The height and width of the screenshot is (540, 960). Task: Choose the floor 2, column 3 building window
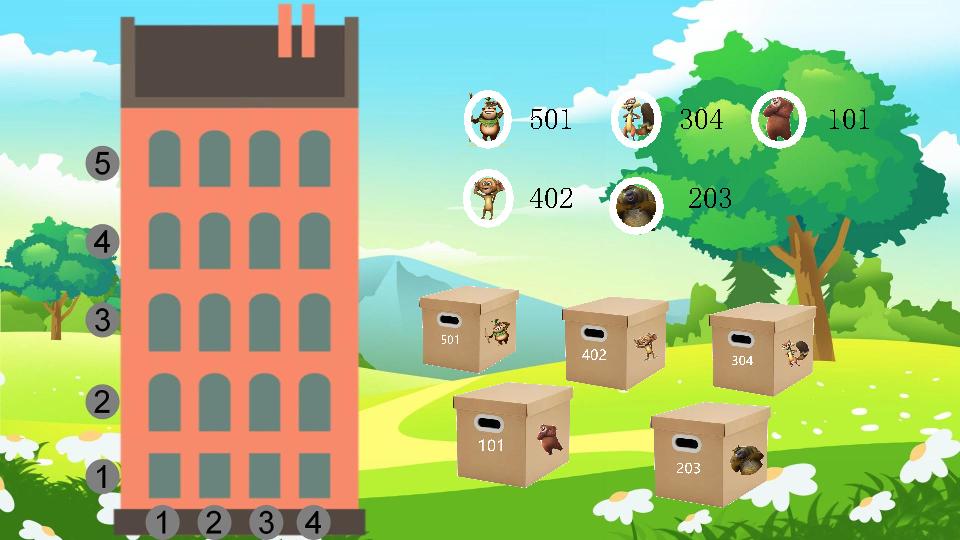[x=264, y=402]
